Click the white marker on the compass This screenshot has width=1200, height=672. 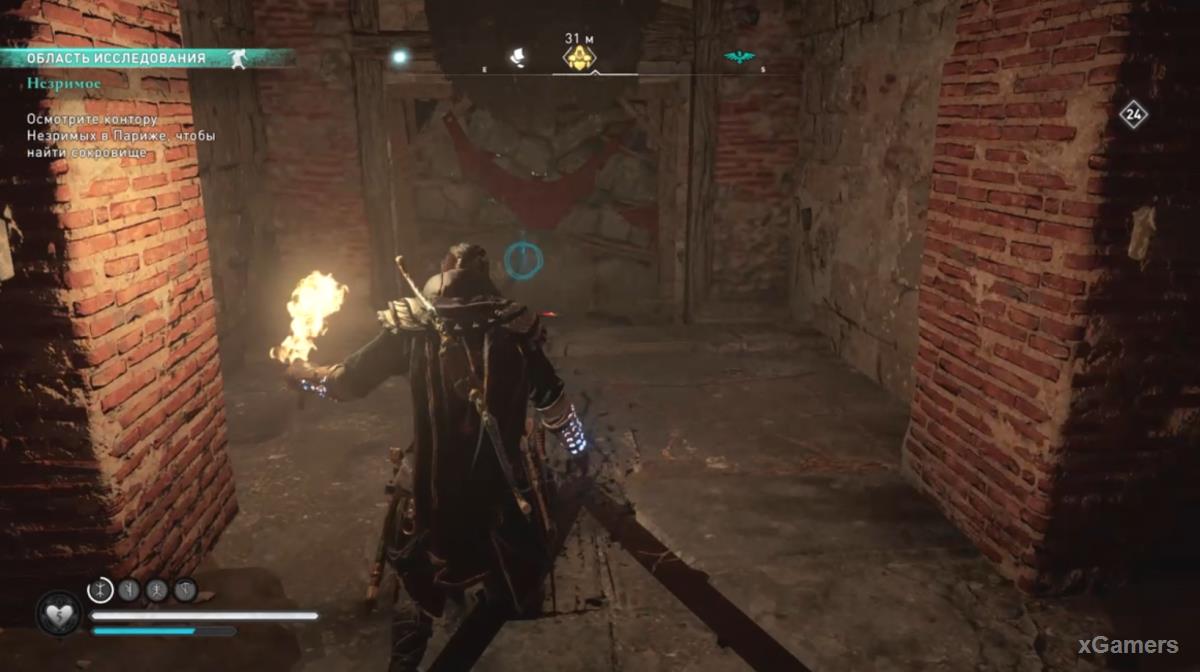pyautogui.click(x=519, y=58)
